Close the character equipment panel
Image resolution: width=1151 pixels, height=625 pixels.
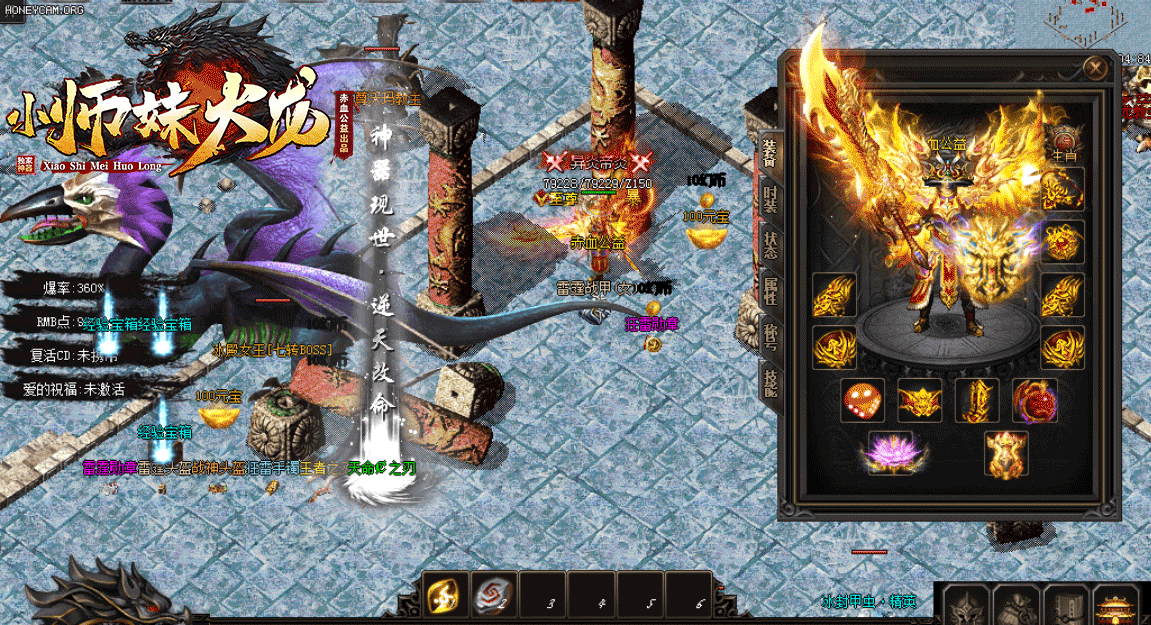click(x=1096, y=68)
